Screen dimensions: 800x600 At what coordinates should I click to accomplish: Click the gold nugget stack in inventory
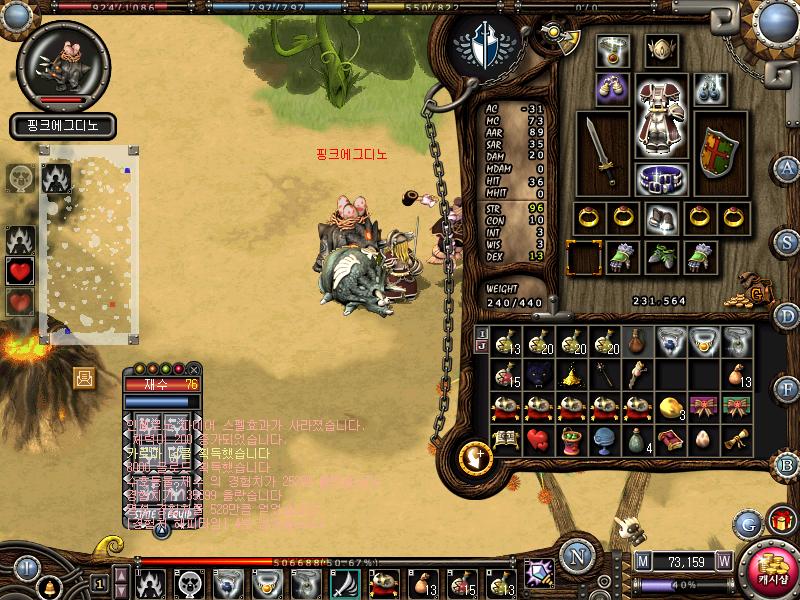click(x=670, y=407)
